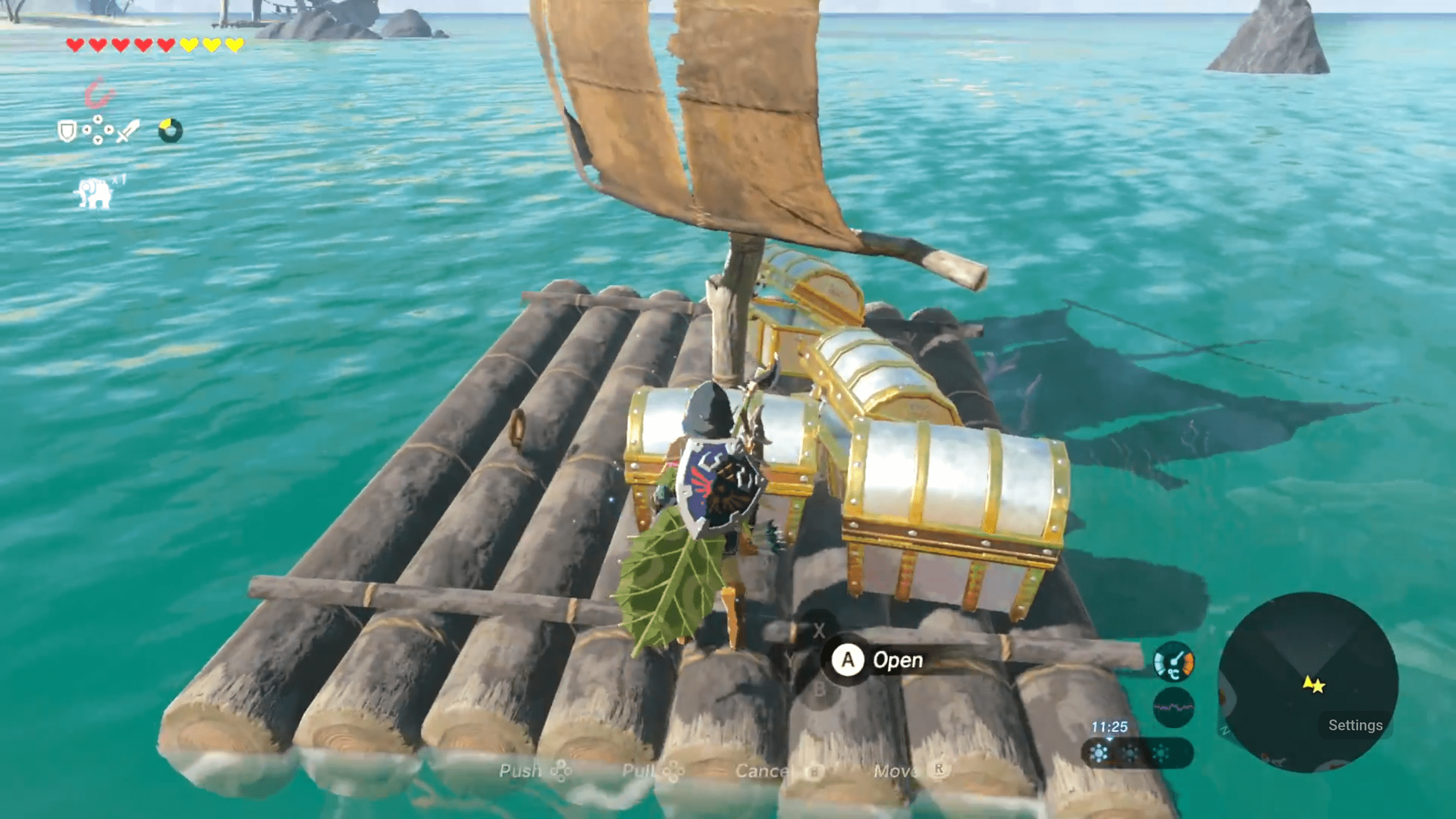Activate the elephant champion ability icon
The height and width of the screenshot is (819, 1456).
tap(94, 193)
